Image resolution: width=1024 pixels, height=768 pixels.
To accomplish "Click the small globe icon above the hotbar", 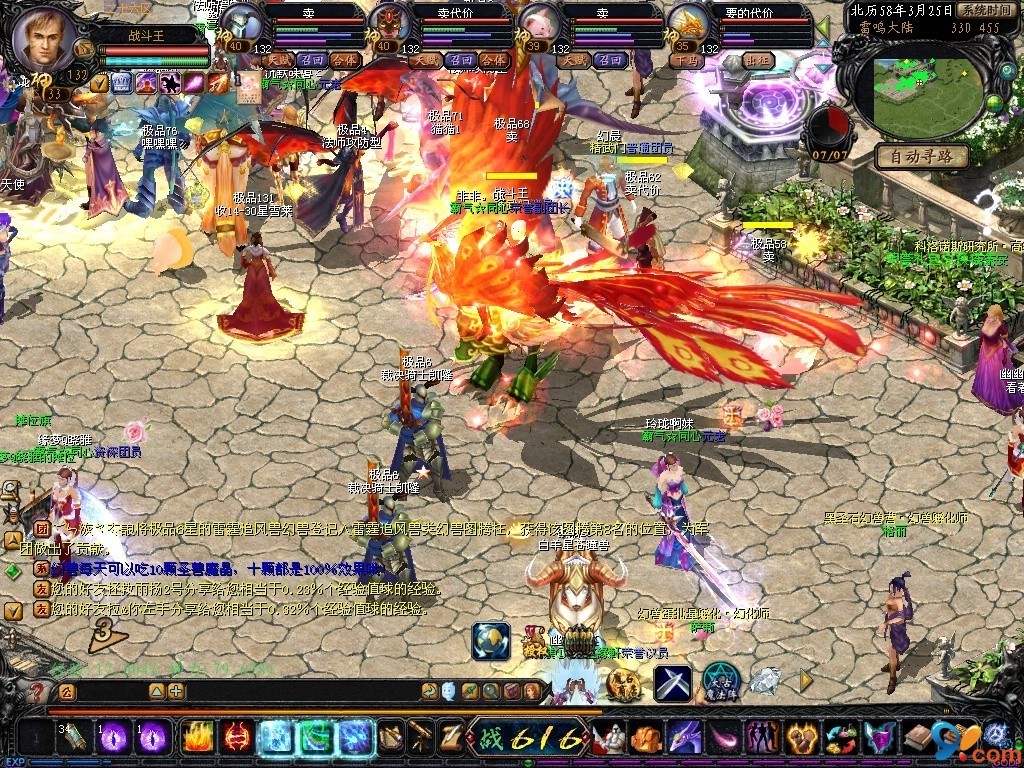I will tap(490, 641).
